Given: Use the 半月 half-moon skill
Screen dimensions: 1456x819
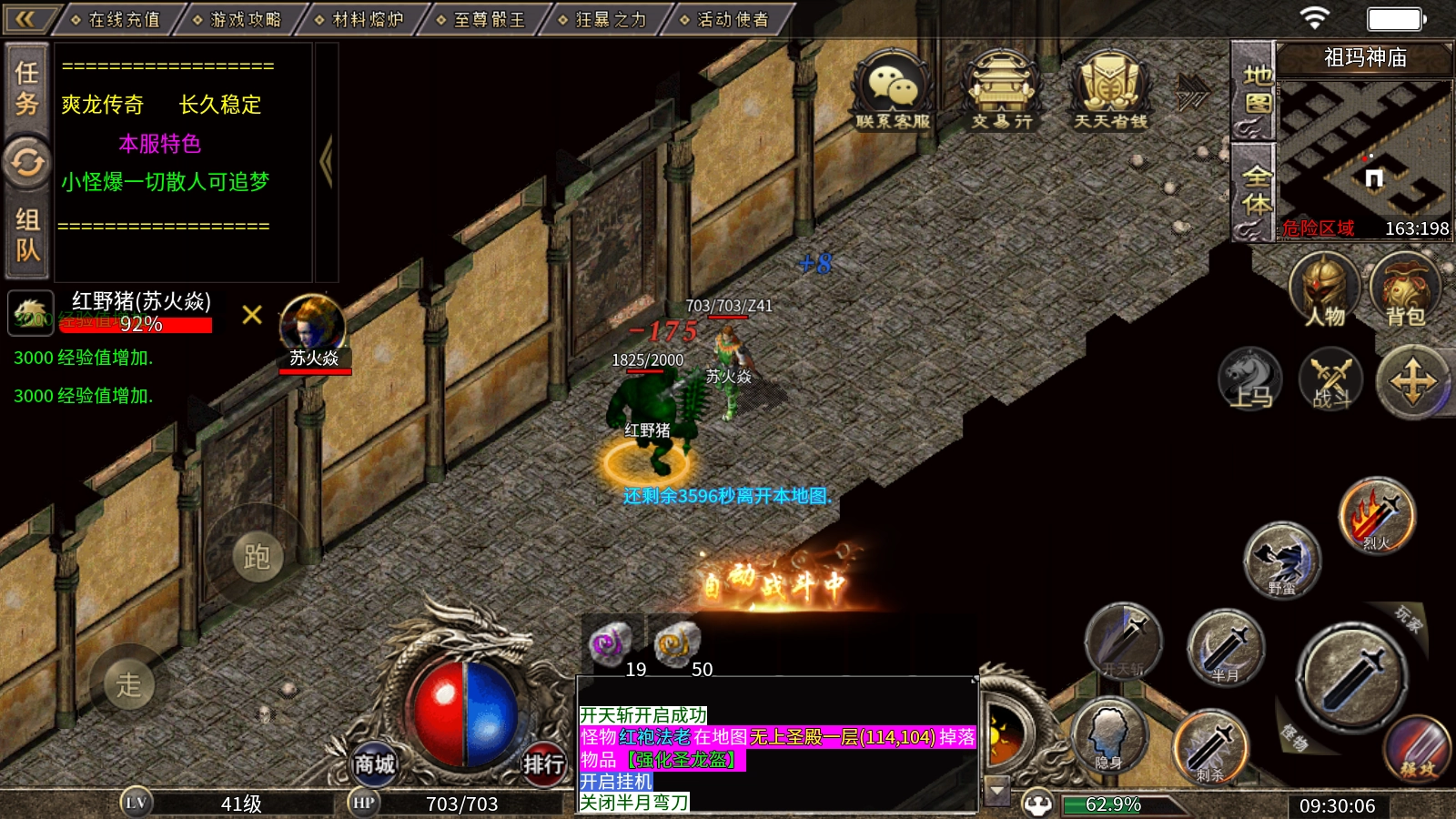Looking at the screenshot, I should tap(1225, 648).
